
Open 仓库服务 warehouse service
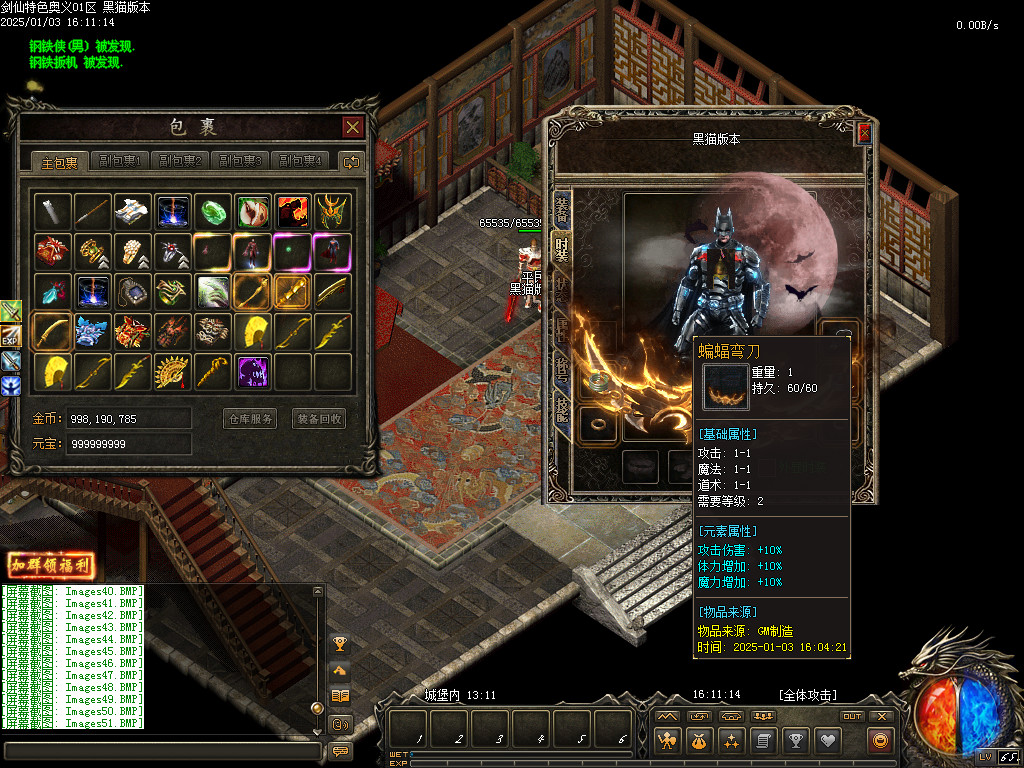(249, 419)
